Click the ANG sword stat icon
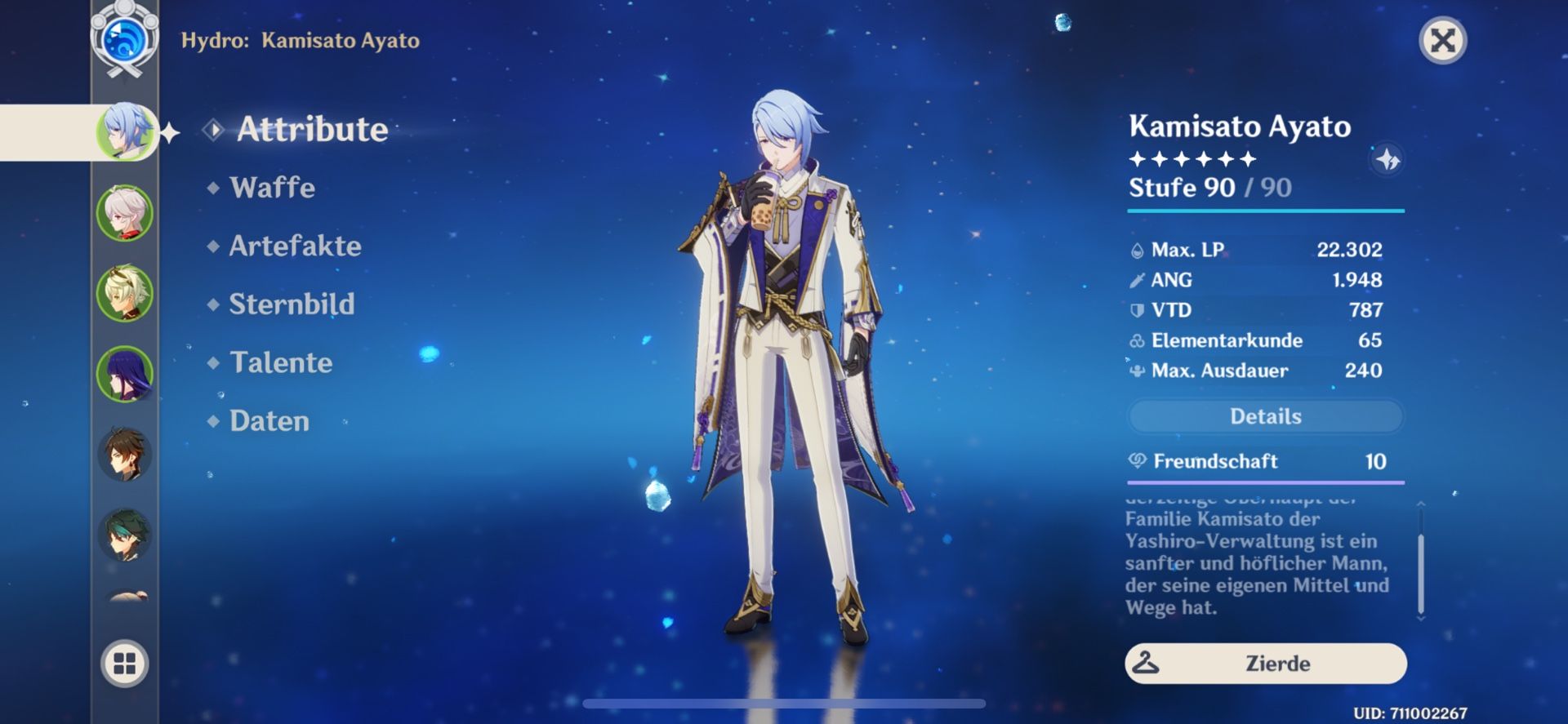 click(x=1137, y=280)
